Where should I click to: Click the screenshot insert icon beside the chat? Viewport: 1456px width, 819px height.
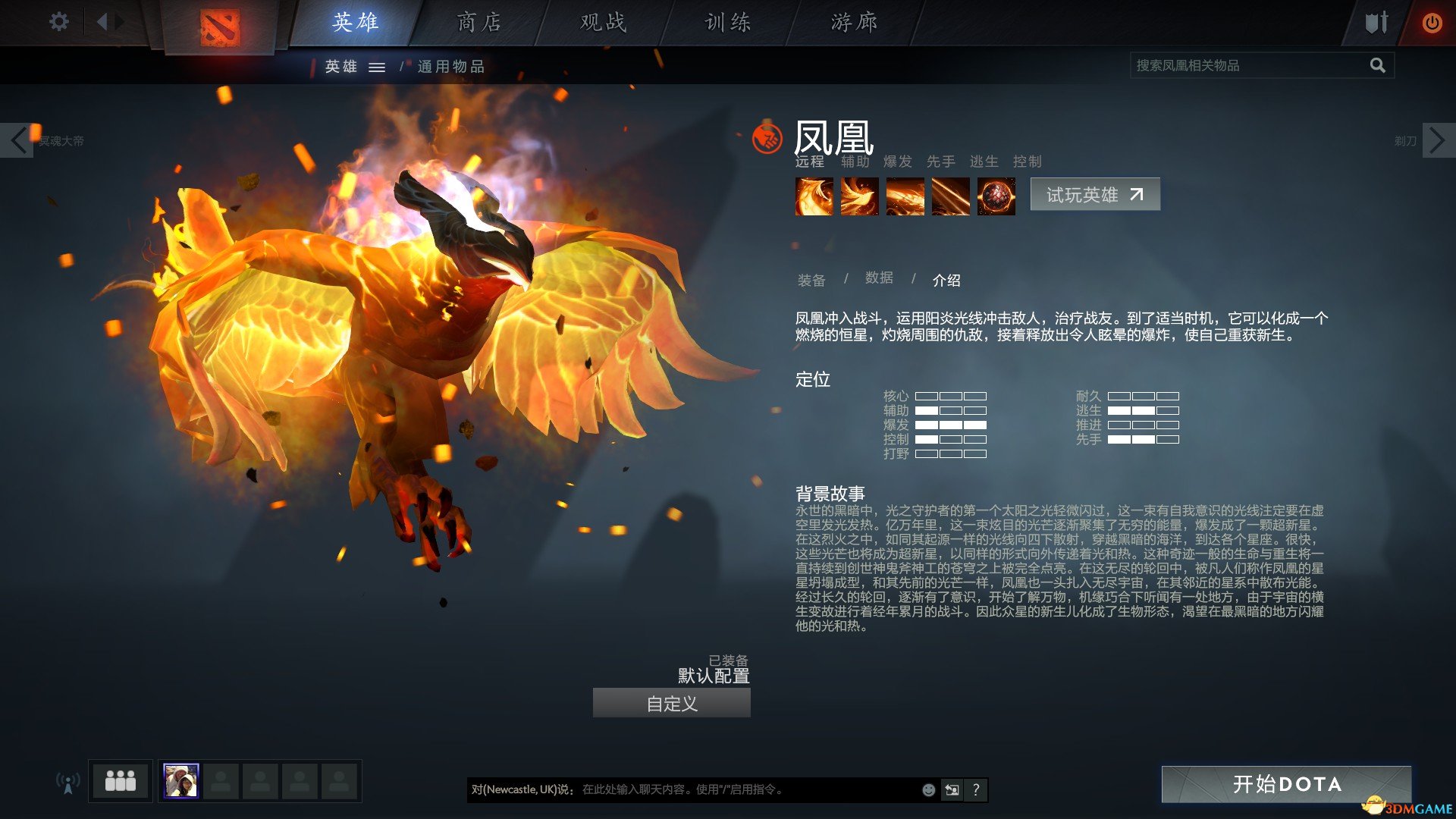click(x=952, y=789)
